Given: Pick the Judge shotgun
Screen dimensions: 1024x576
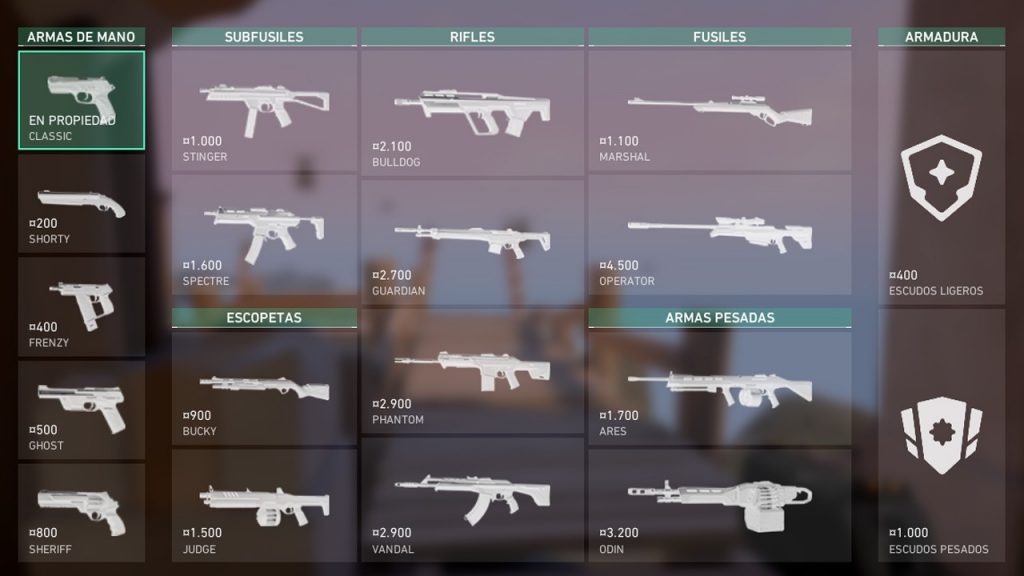Looking at the screenshot, I should point(264,505).
